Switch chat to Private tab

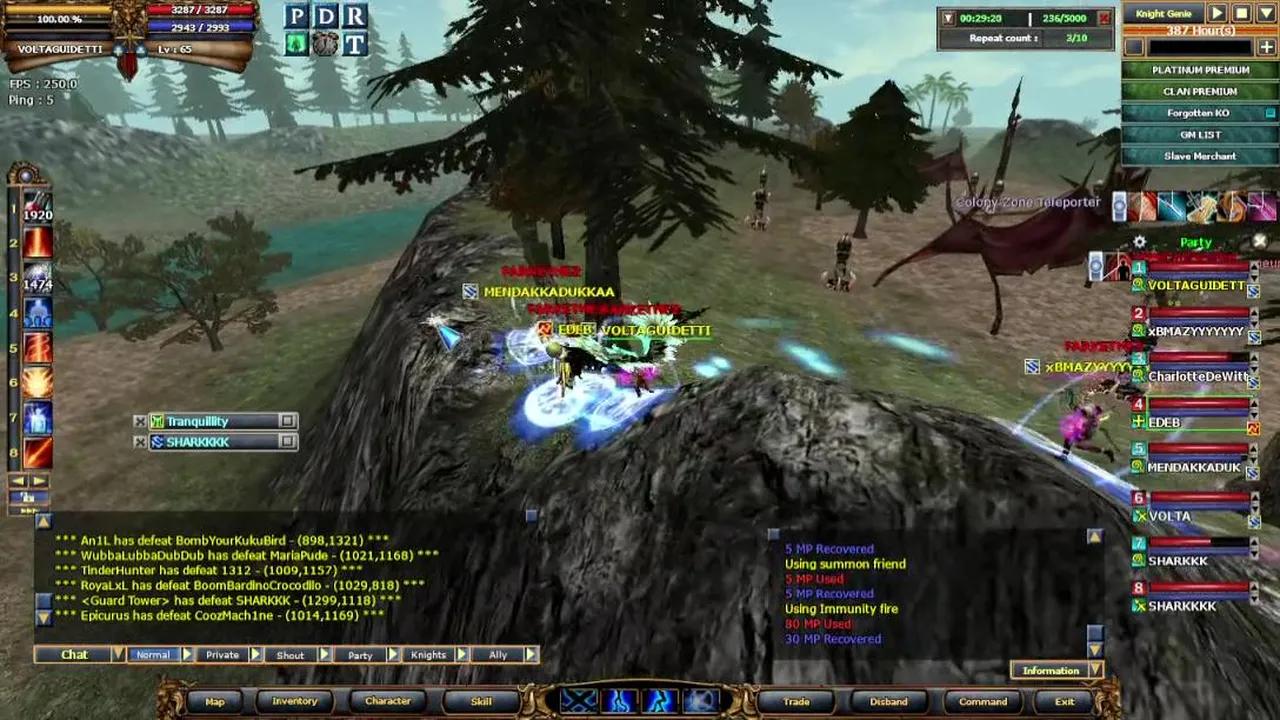(x=222, y=655)
